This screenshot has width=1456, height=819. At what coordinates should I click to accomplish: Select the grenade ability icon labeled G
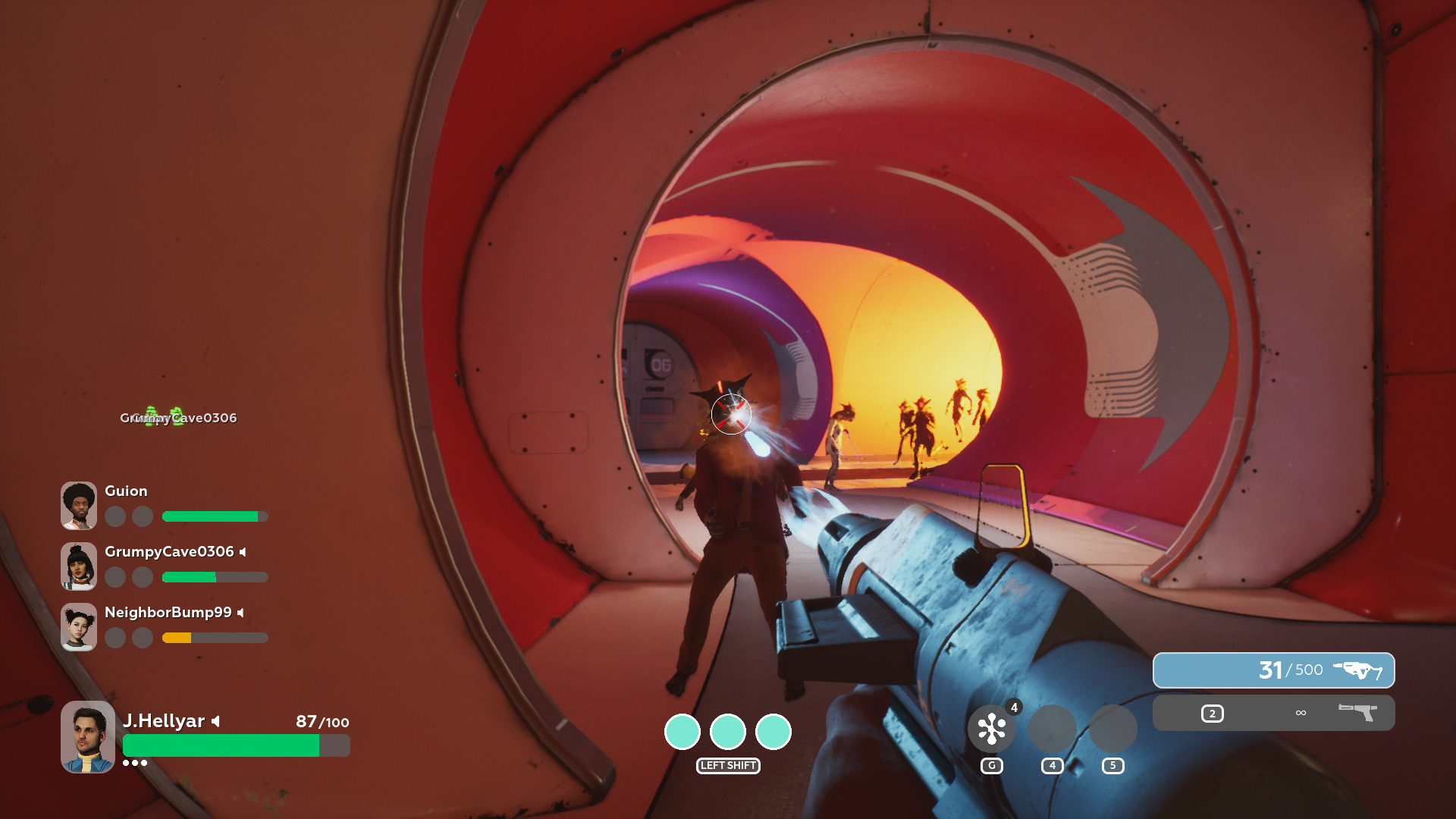pos(992,729)
